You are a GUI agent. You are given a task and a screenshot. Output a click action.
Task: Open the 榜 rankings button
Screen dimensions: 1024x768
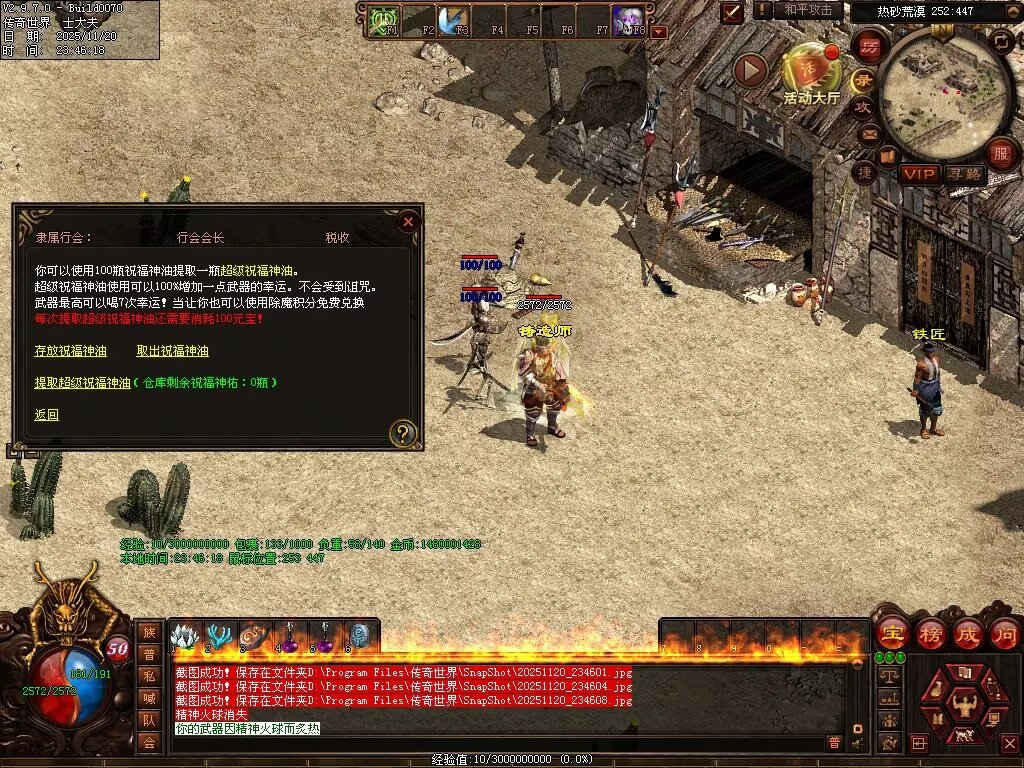pos(930,634)
